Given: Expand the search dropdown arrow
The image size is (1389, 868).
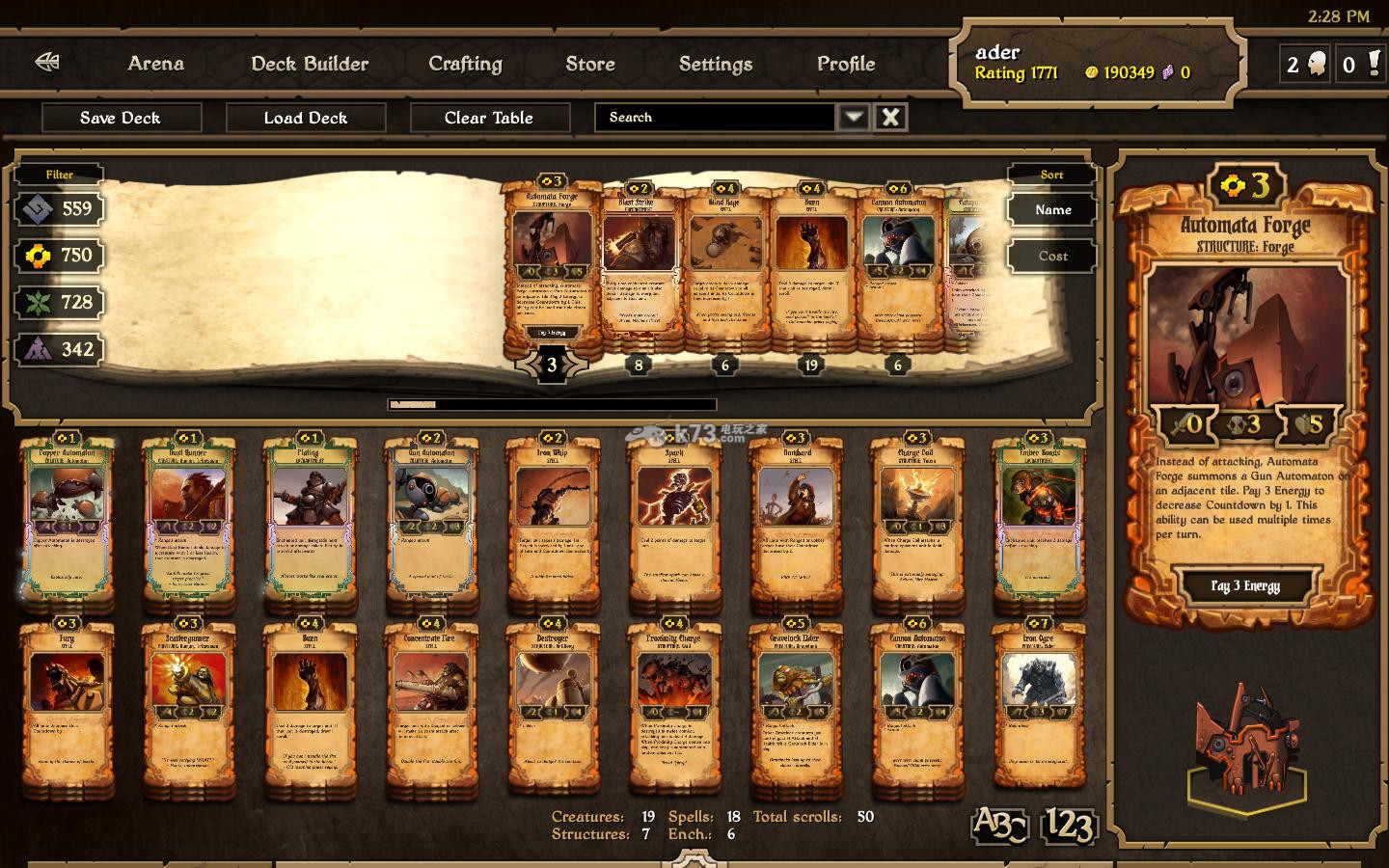Looking at the screenshot, I should (x=853, y=118).
